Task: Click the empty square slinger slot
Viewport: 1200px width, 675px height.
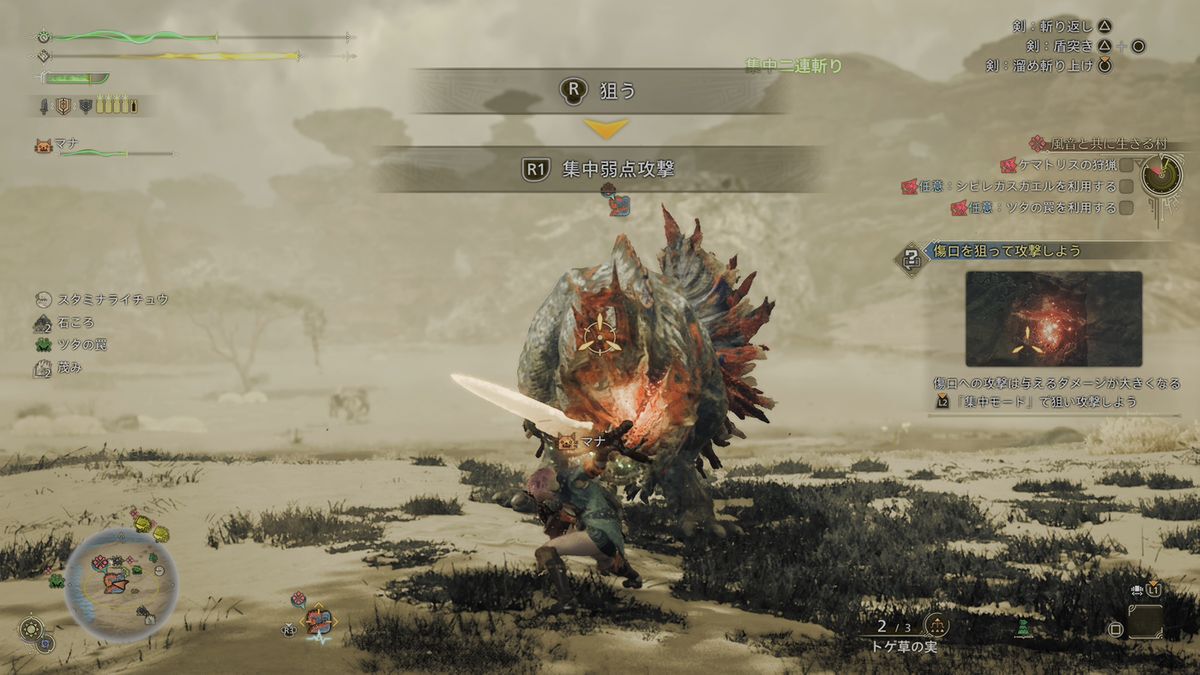Action: pos(1146,622)
